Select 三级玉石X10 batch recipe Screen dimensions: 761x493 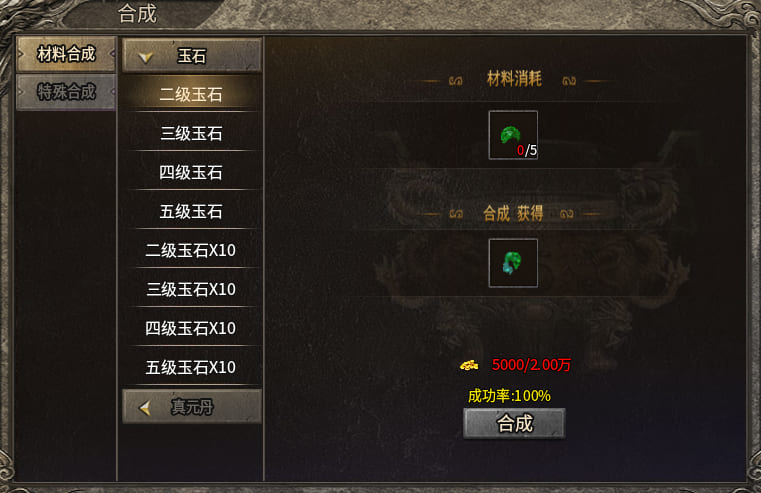[191, 289]
